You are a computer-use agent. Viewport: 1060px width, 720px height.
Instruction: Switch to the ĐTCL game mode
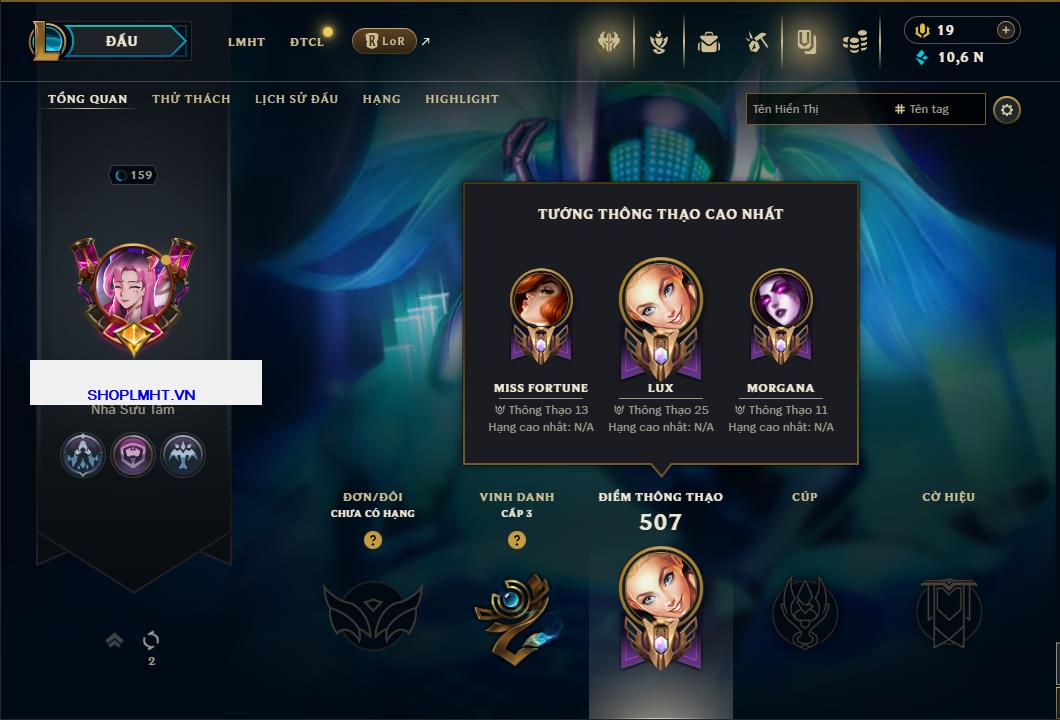[307, 42]
